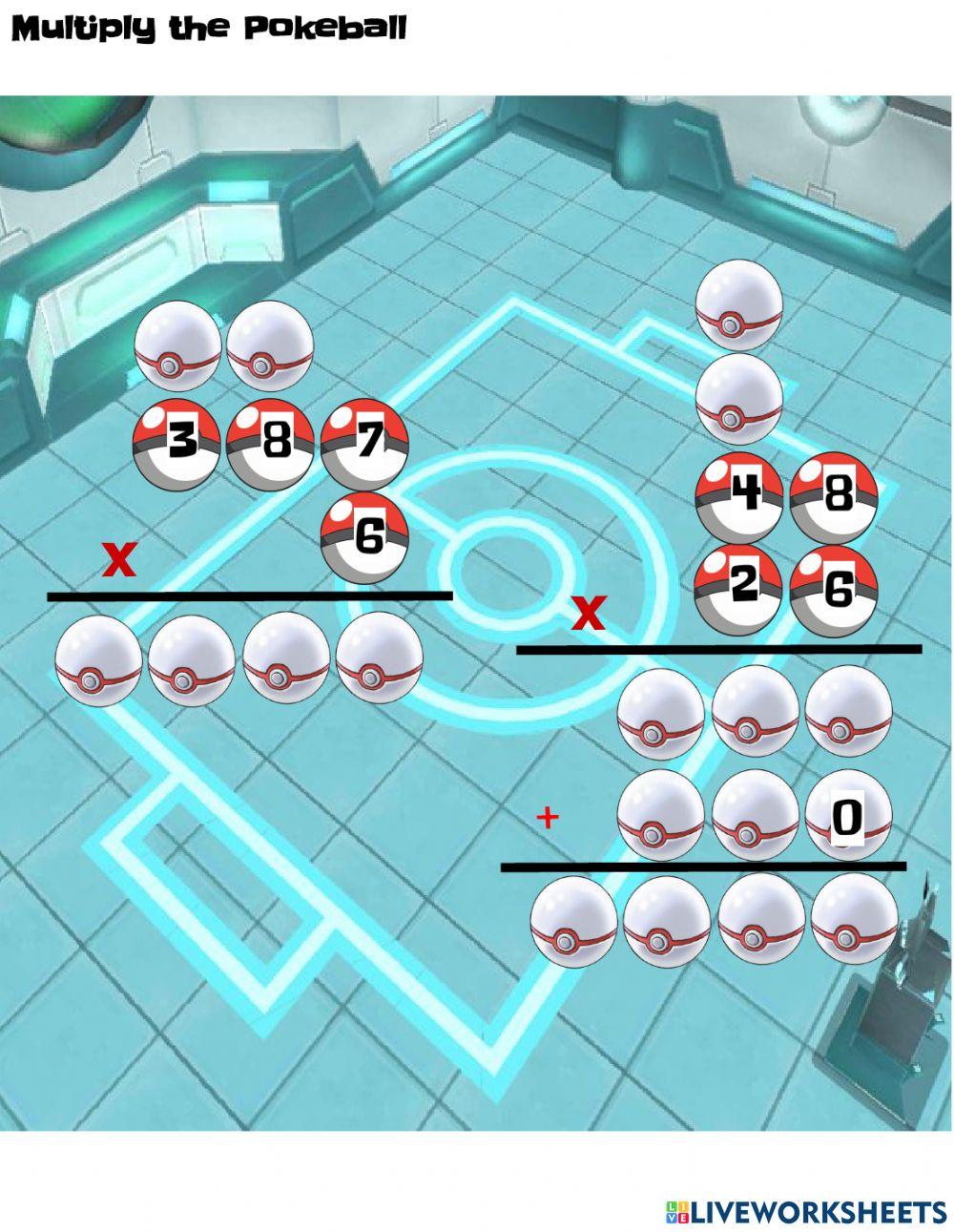Click the Pokeball showing number 7
This screenshot has height=1232, width=954.
(x=365, y=441)
